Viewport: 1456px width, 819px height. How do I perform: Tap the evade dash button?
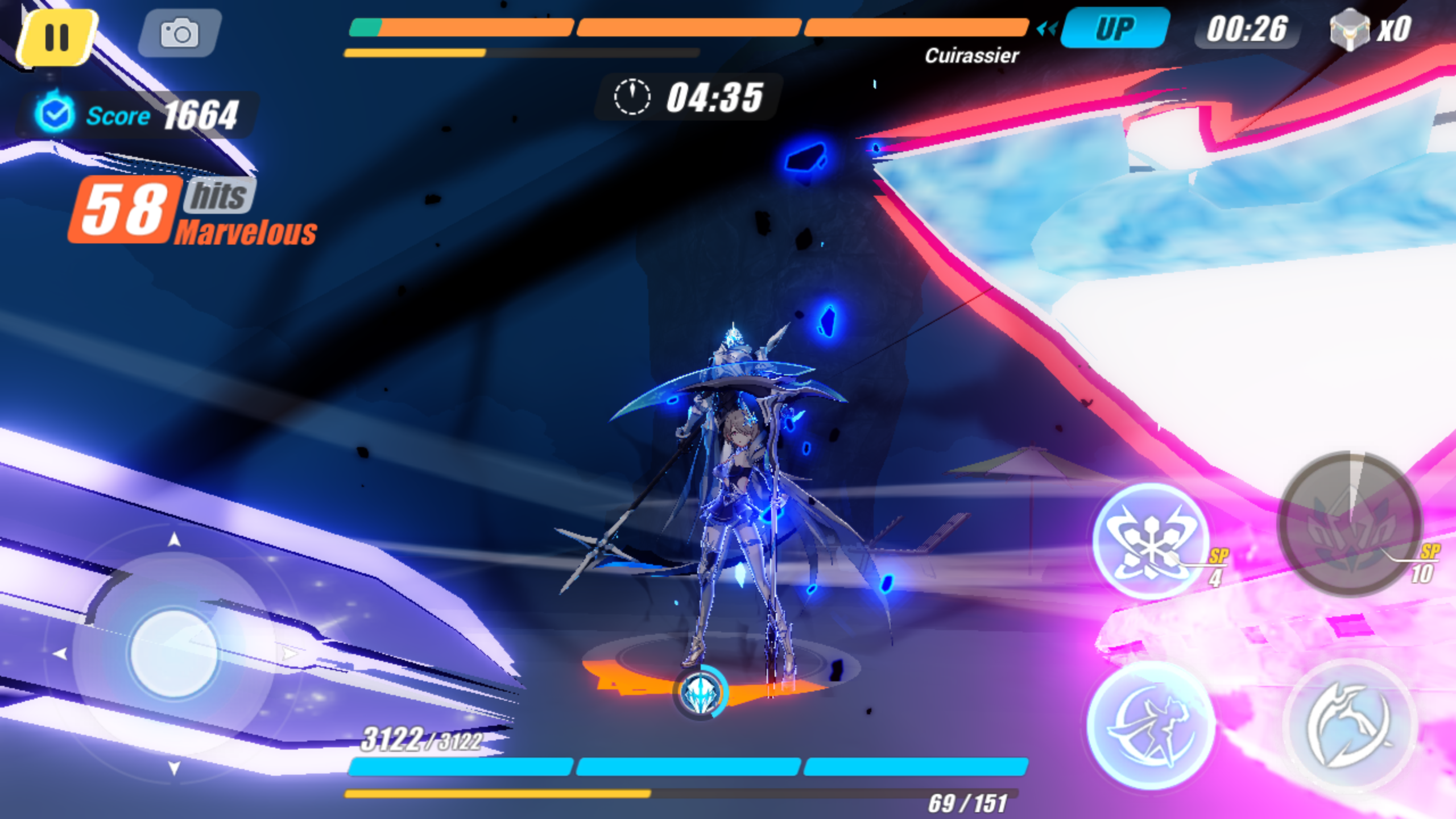(x=1150, y=726)
